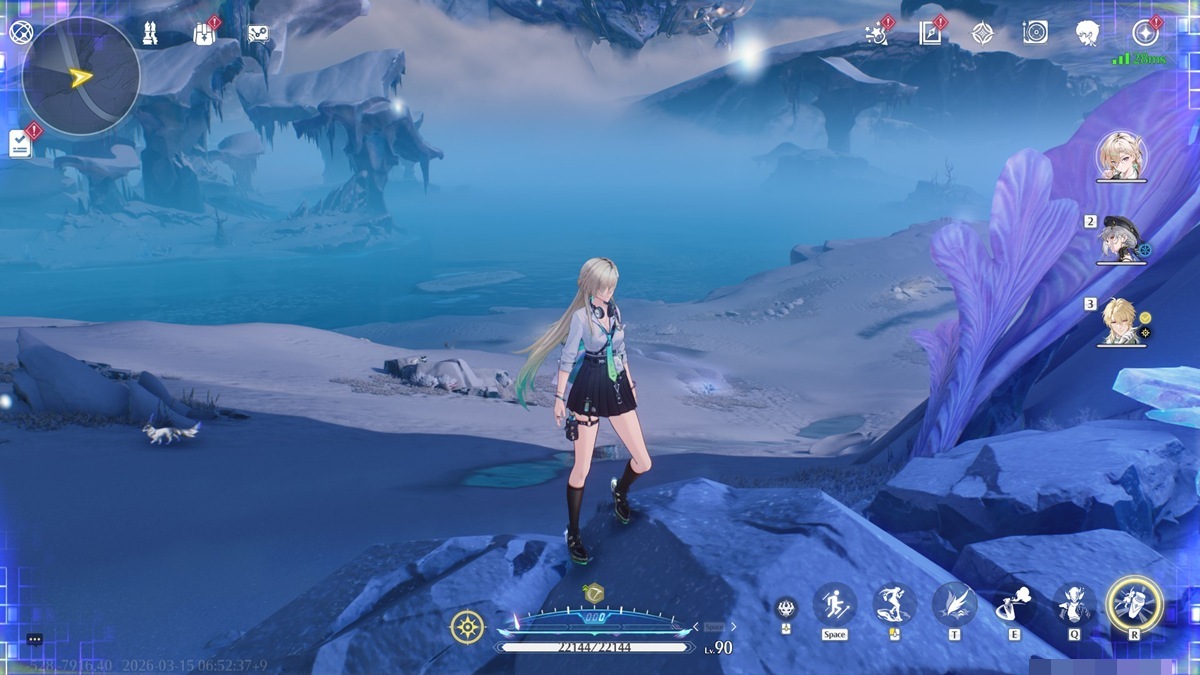Open the guidebook compass icon
Viewport: 1200px width, 675px height.
(x=930, y=33)
